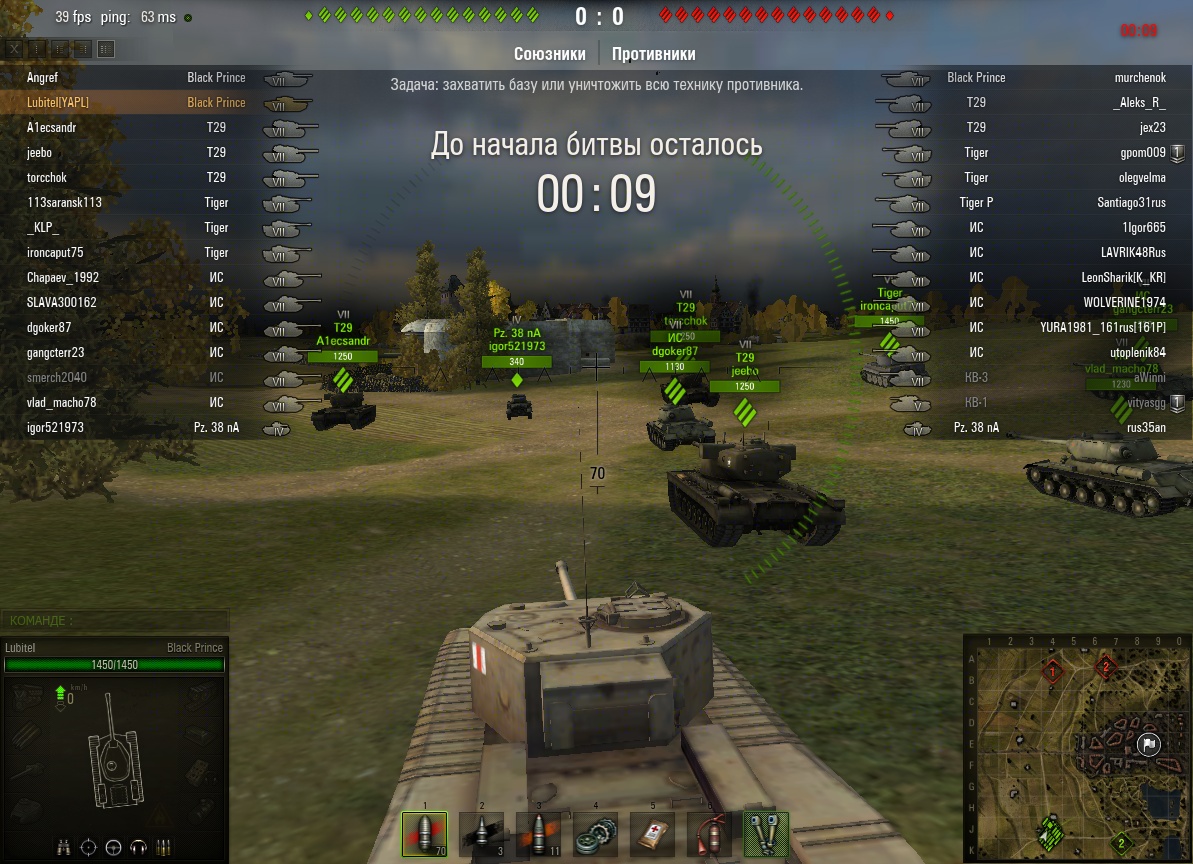Select ally igor521973 with Pz. 38 nA
The height and width of the screenshot is (864, 1193).
click(x=55, y=427)
